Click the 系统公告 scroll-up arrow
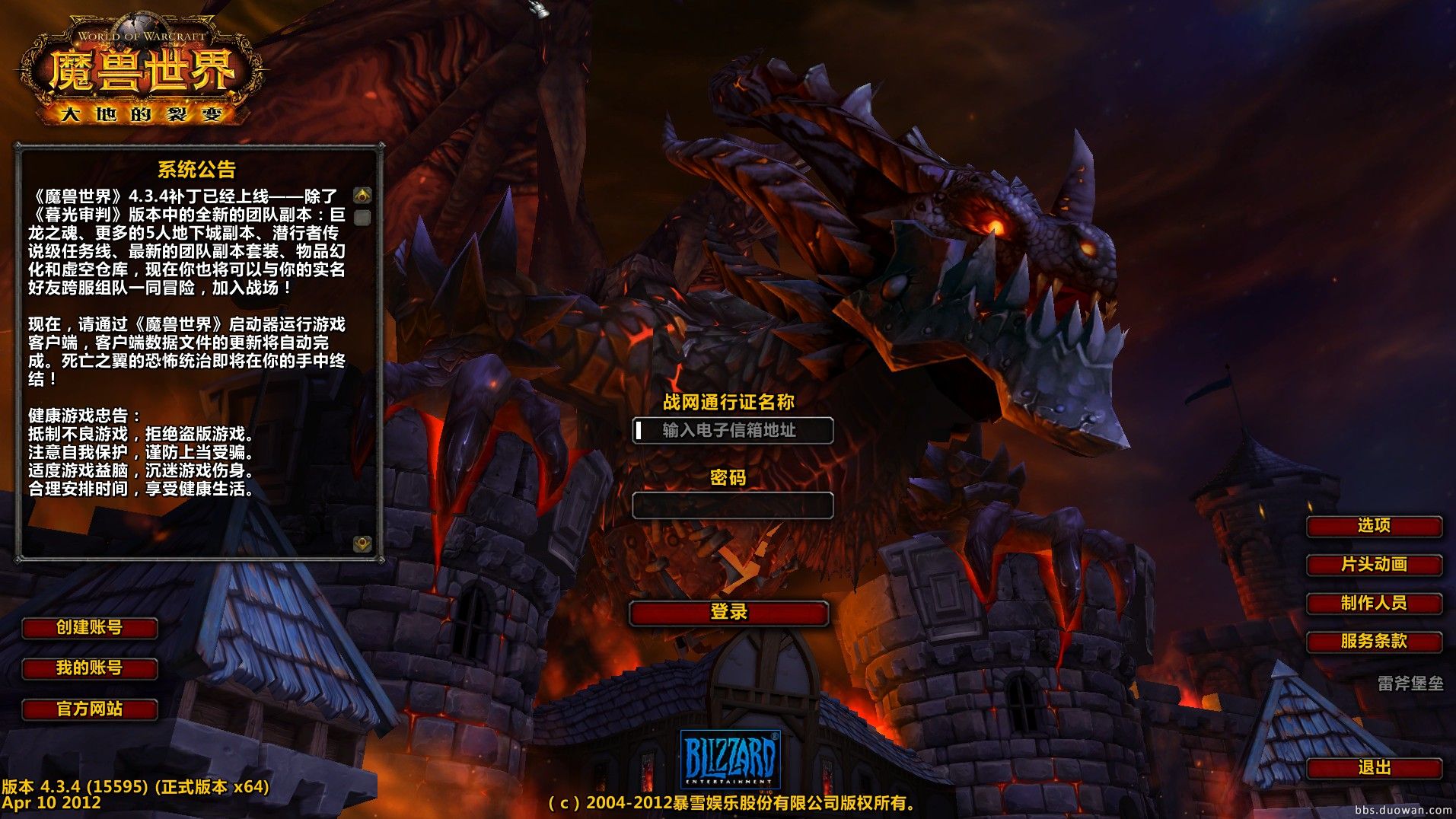This screenshot has height=819, width=1456. (x=362, y=196)
